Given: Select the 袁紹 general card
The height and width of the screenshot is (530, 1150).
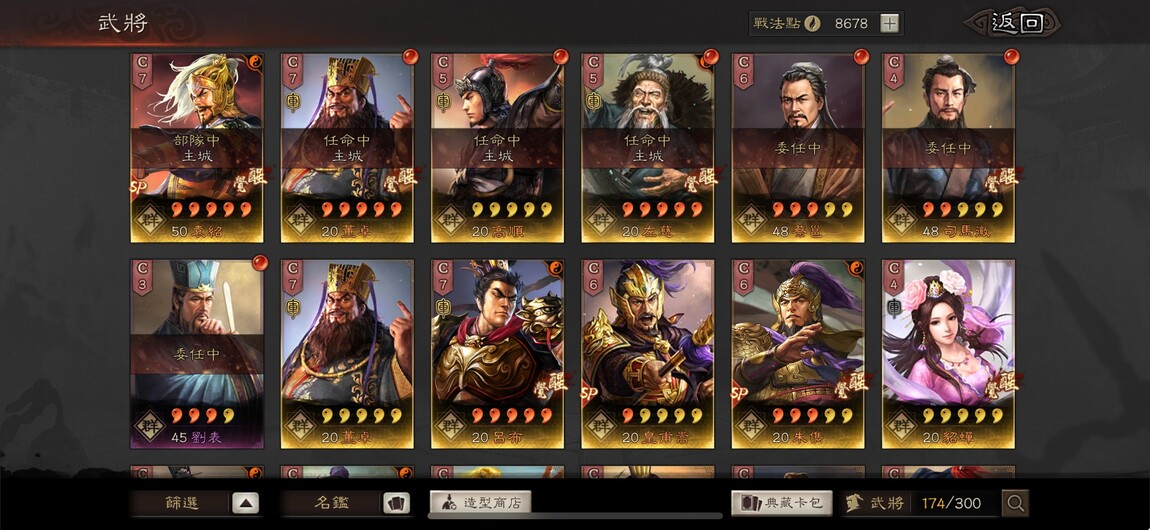Looking at the screenshot, I should click(197, 147).
